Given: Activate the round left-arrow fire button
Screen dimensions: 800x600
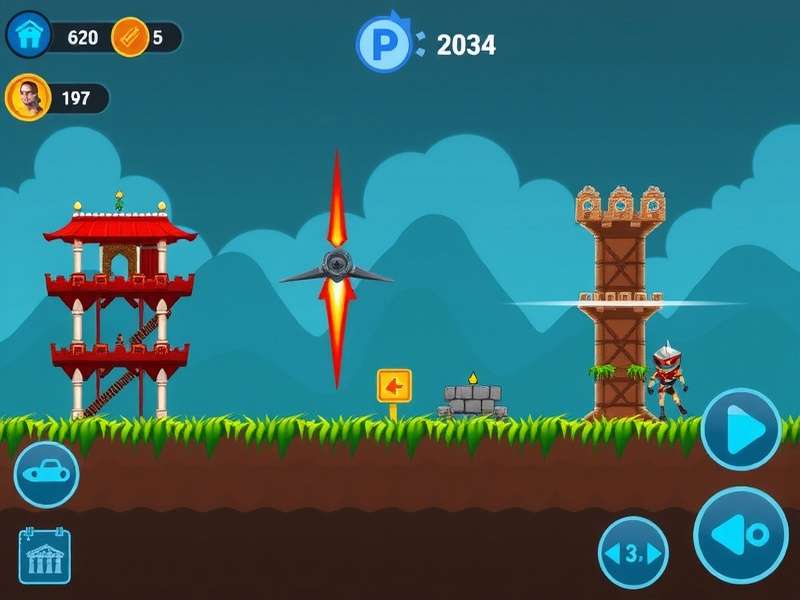Looking at the screenshot, I should point(741,535).
